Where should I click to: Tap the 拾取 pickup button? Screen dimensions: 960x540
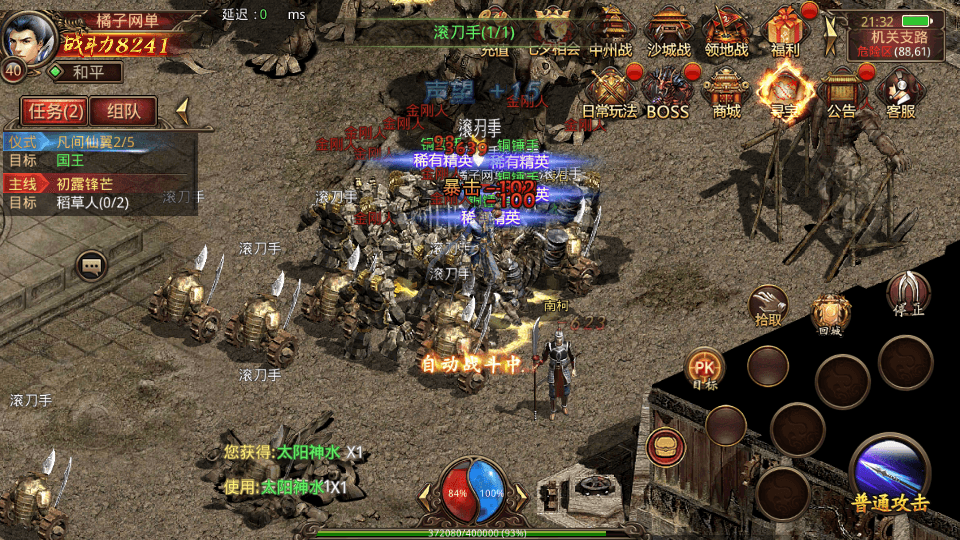click(x=768, y=304)
